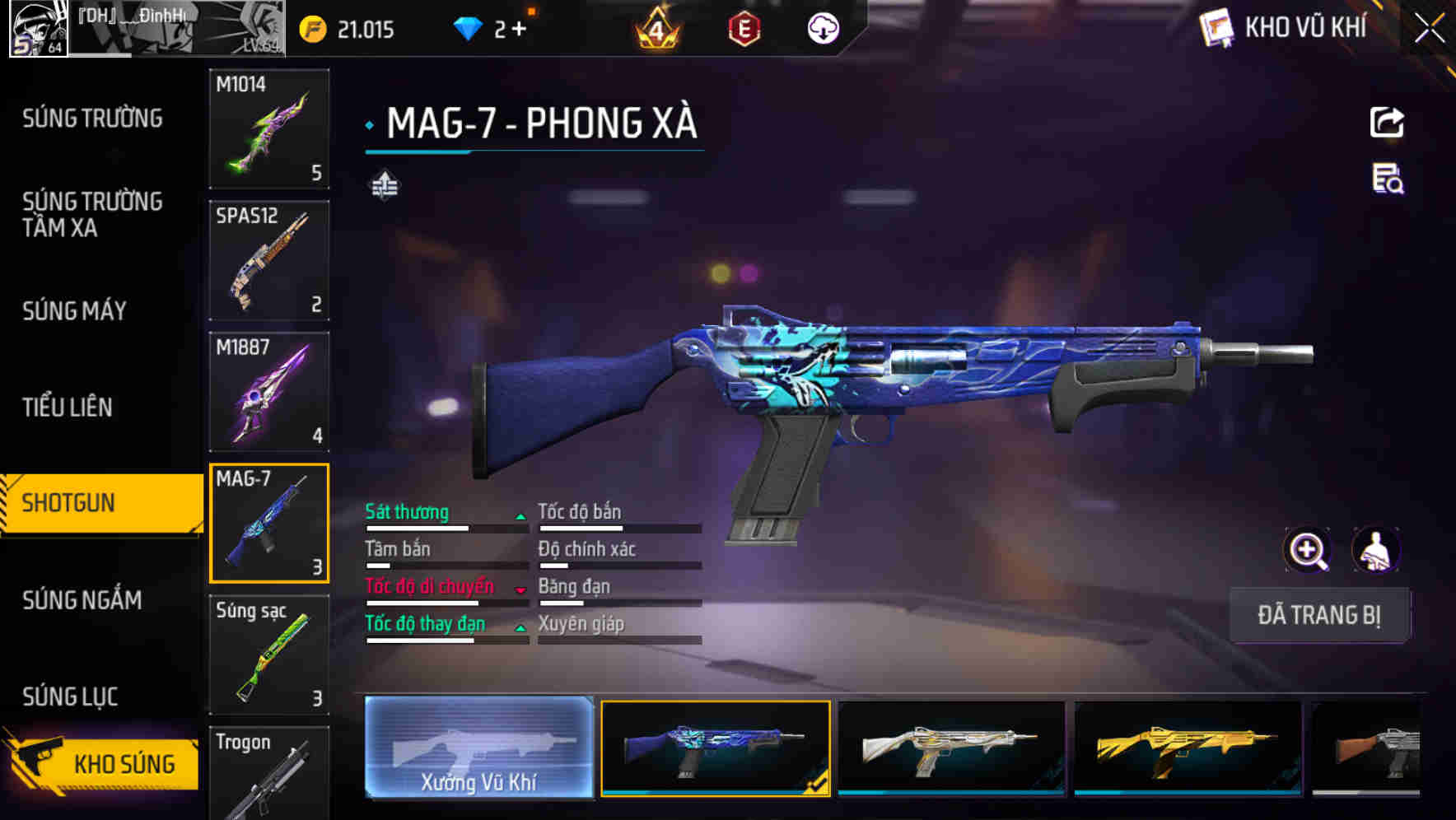Select the SHOTGUN category in the sidebar
This screenshot has height=820, width=1456.
[x=91, y=501]
